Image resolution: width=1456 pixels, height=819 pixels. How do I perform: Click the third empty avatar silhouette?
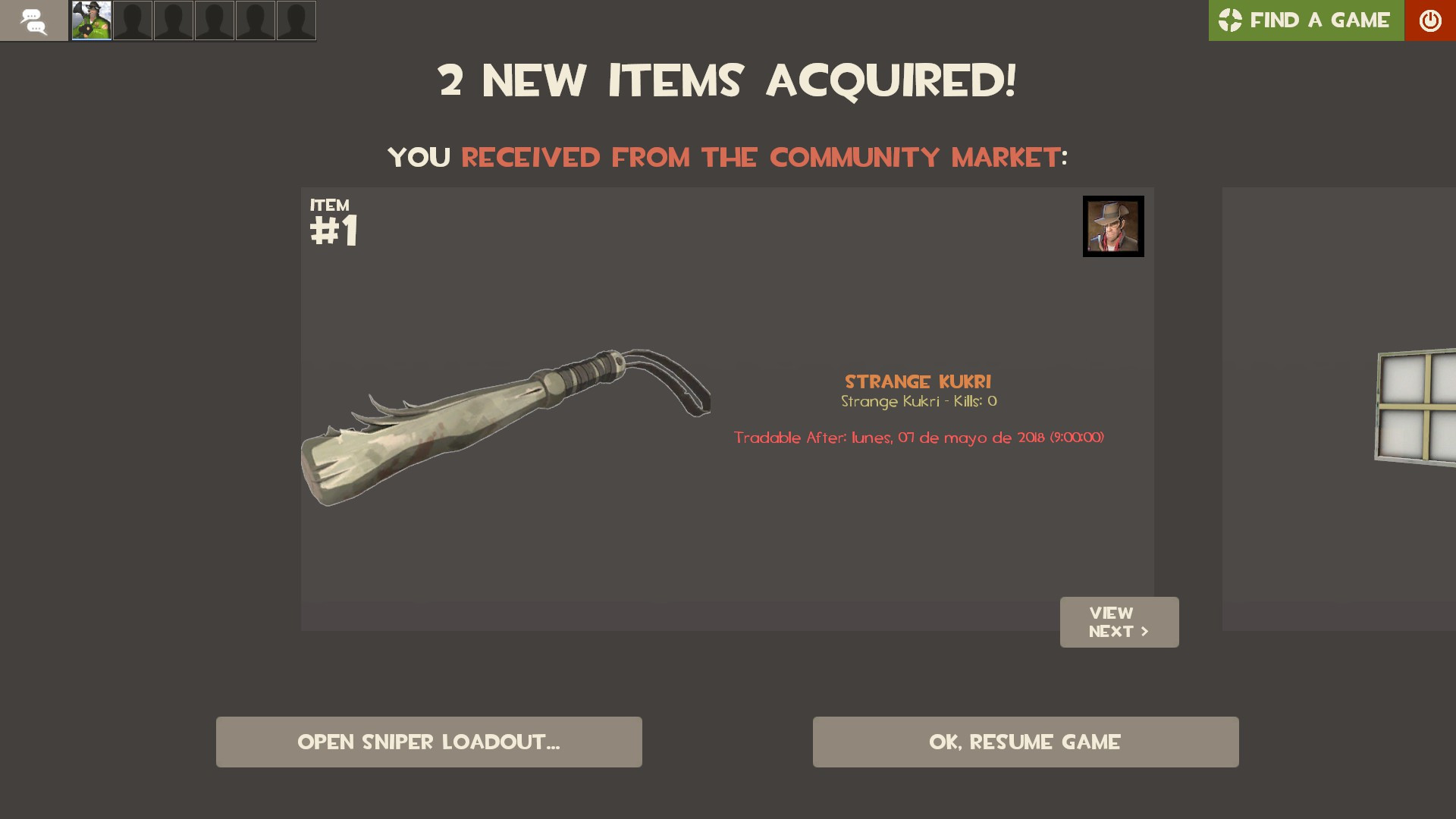click(x=215, y=20)
